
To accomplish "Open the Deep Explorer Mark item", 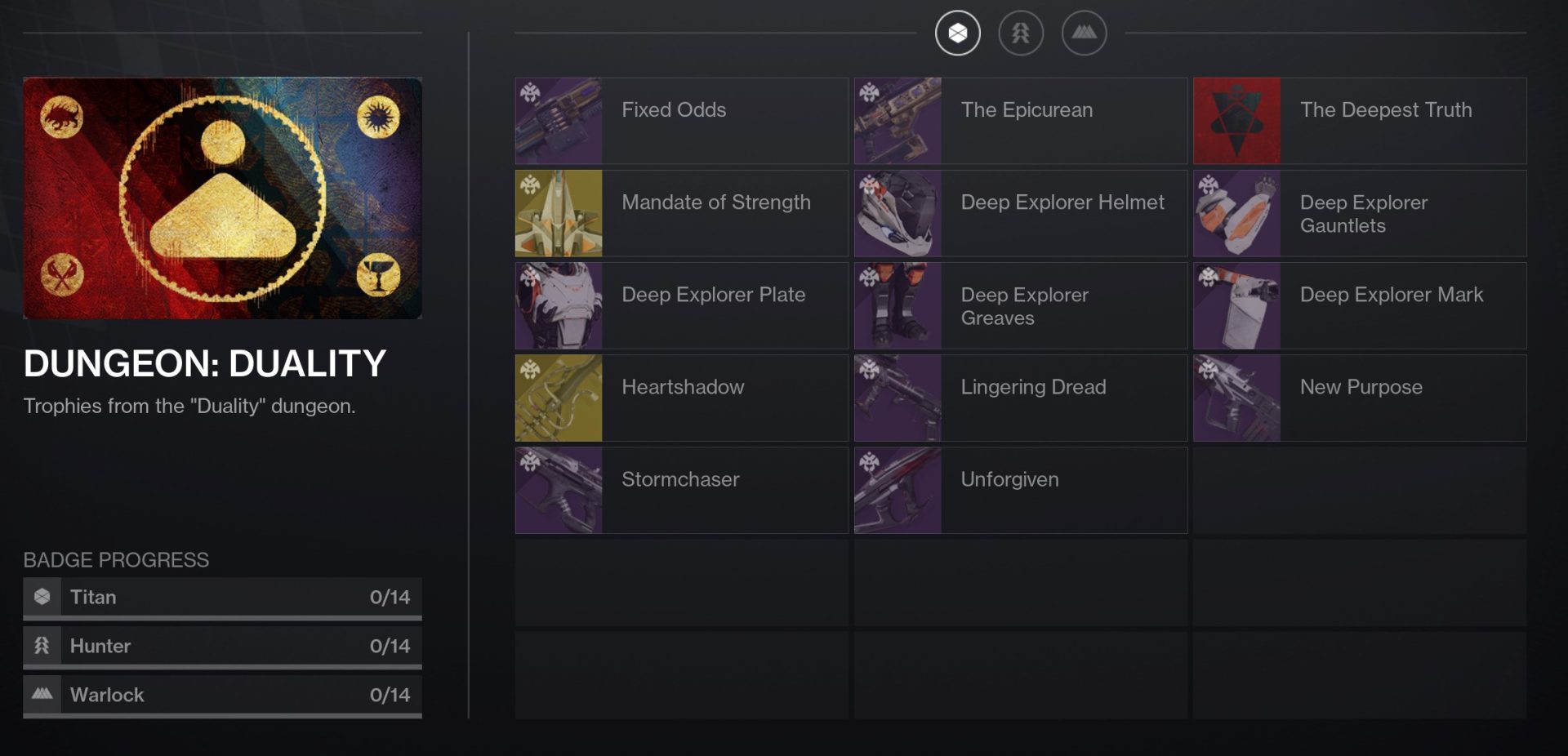I will (x=1359, y=305).
